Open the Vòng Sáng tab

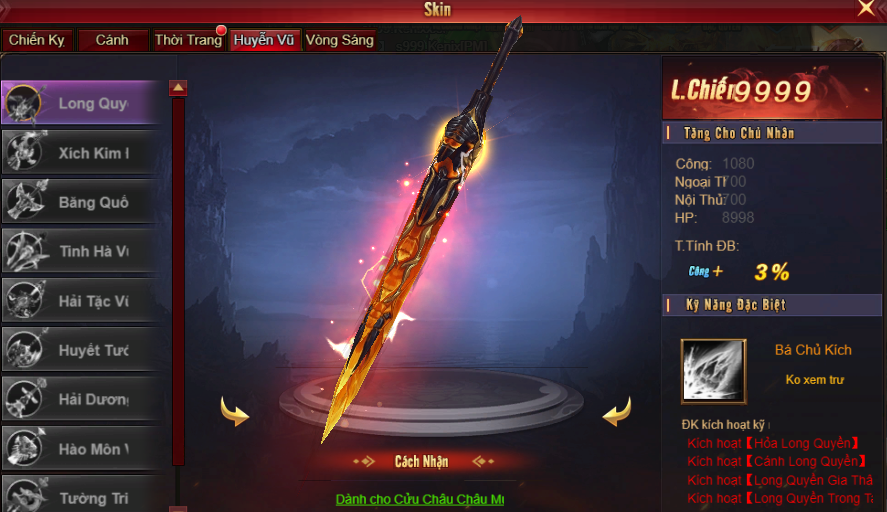point(340,41)
